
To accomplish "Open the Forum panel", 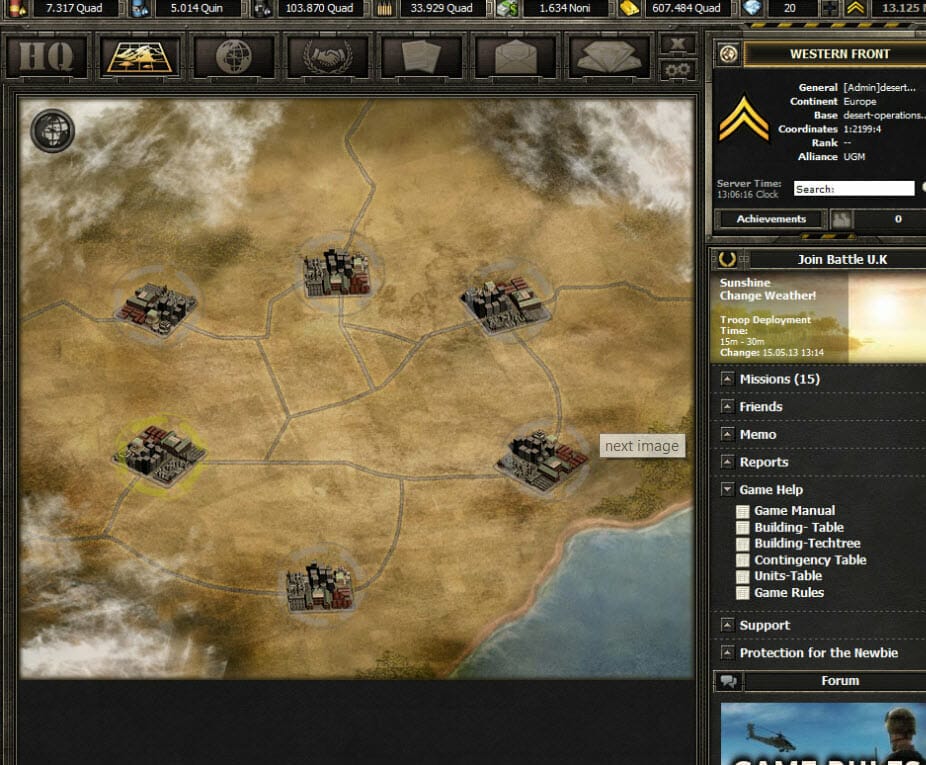I will (x=839, y=681).
